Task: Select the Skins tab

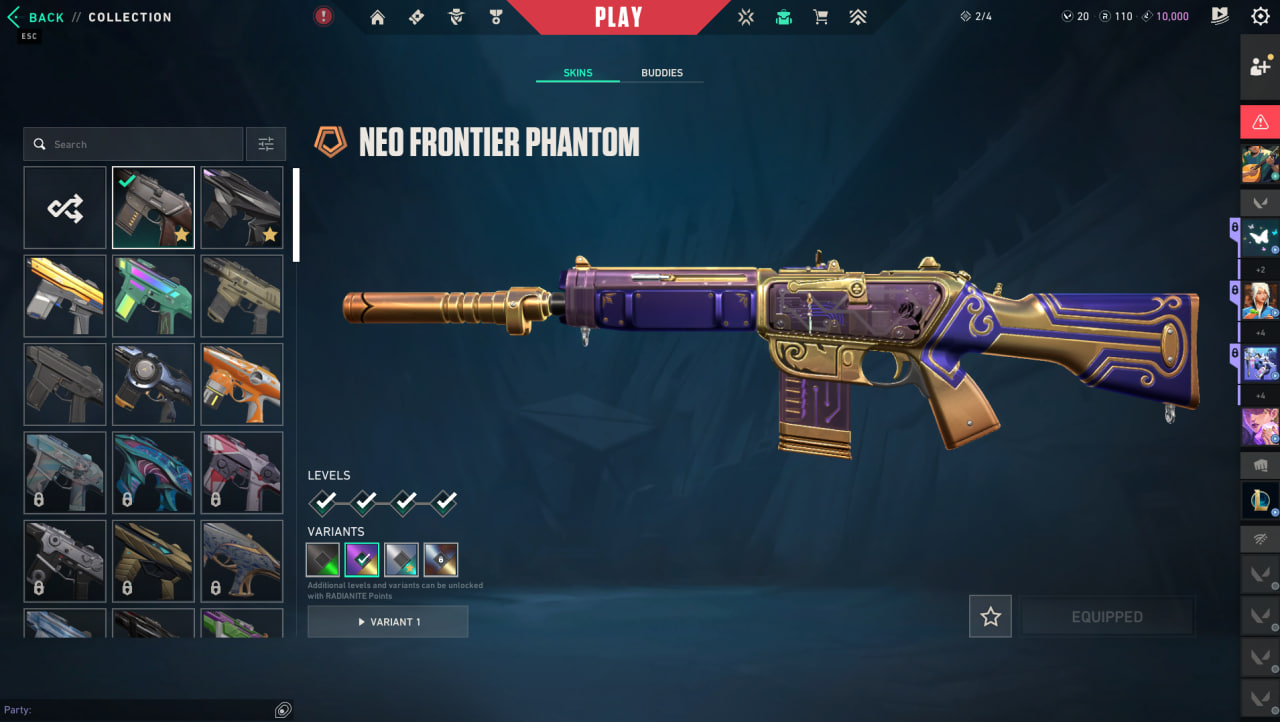Action: 578,73
